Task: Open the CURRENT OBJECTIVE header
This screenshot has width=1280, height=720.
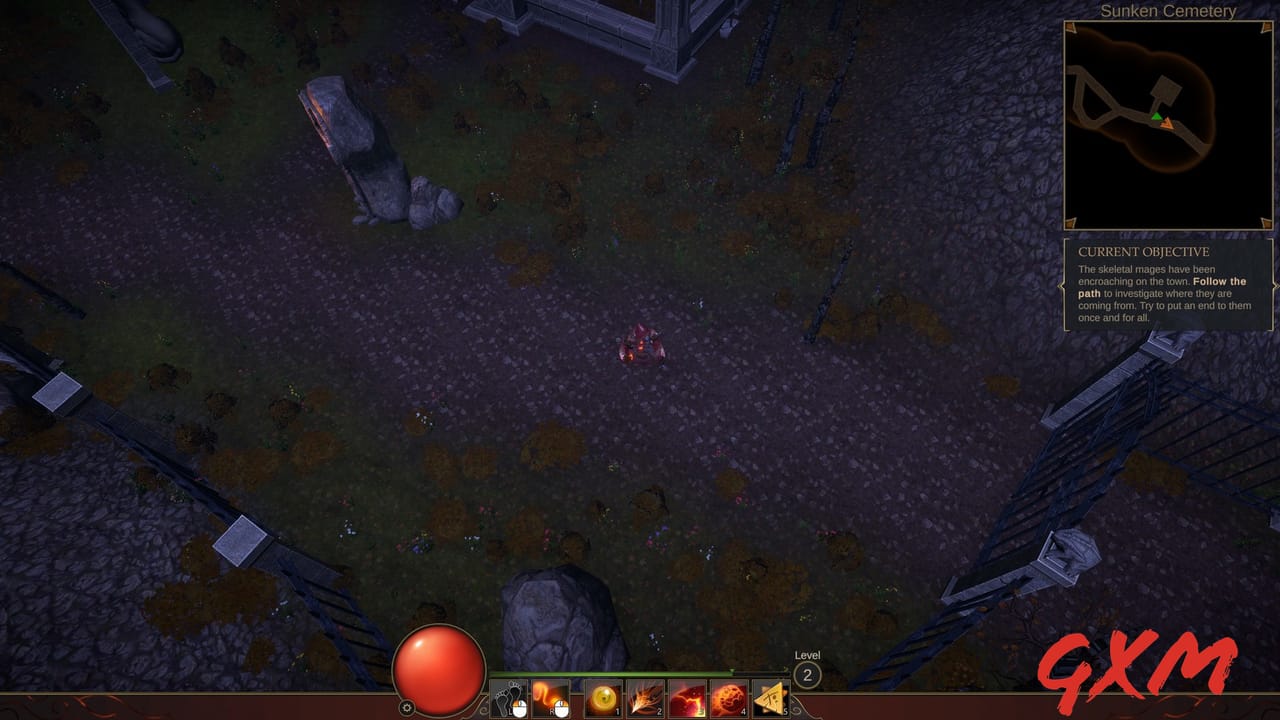Action: point(1142,251)
